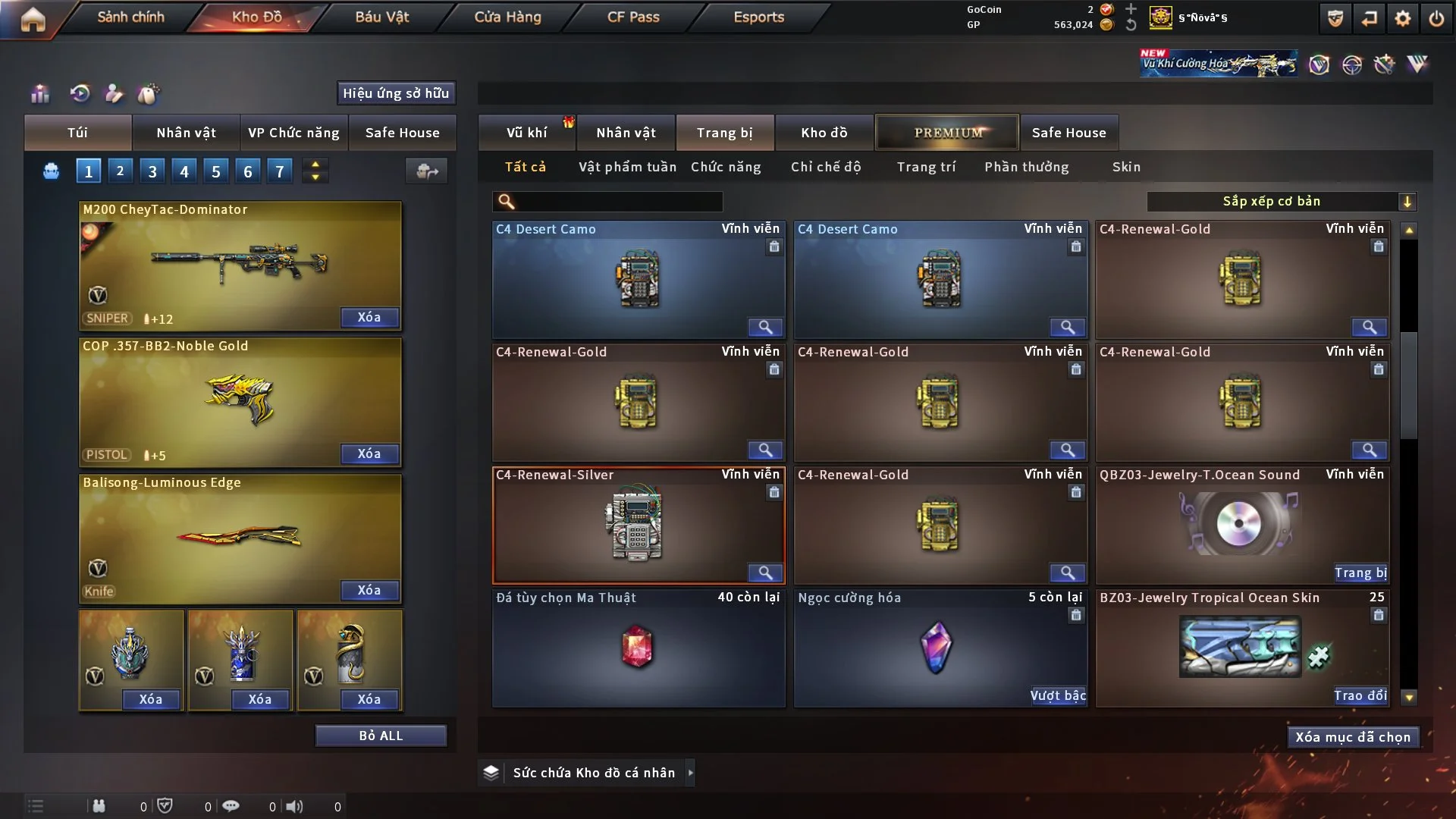Switch to bag loadout number 3
1456x819 pixels.
pyautogui.click(x=152, y=171)
